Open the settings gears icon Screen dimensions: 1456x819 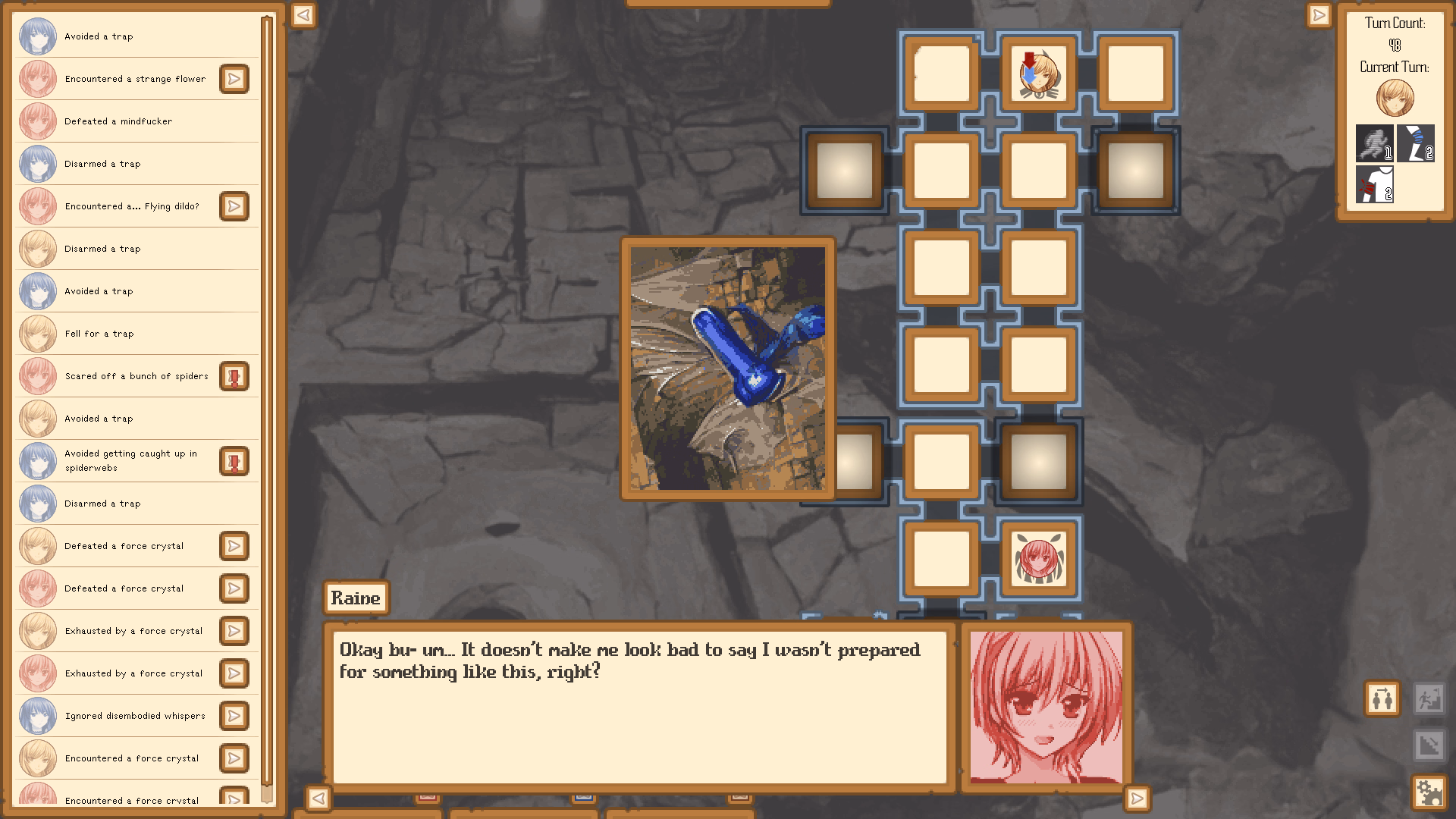[x=1430, y=792]
